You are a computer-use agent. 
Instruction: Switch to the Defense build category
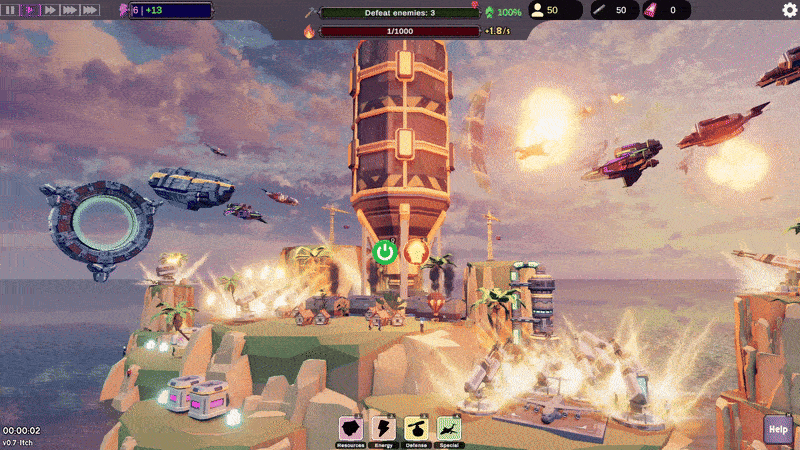coord(416,430)
